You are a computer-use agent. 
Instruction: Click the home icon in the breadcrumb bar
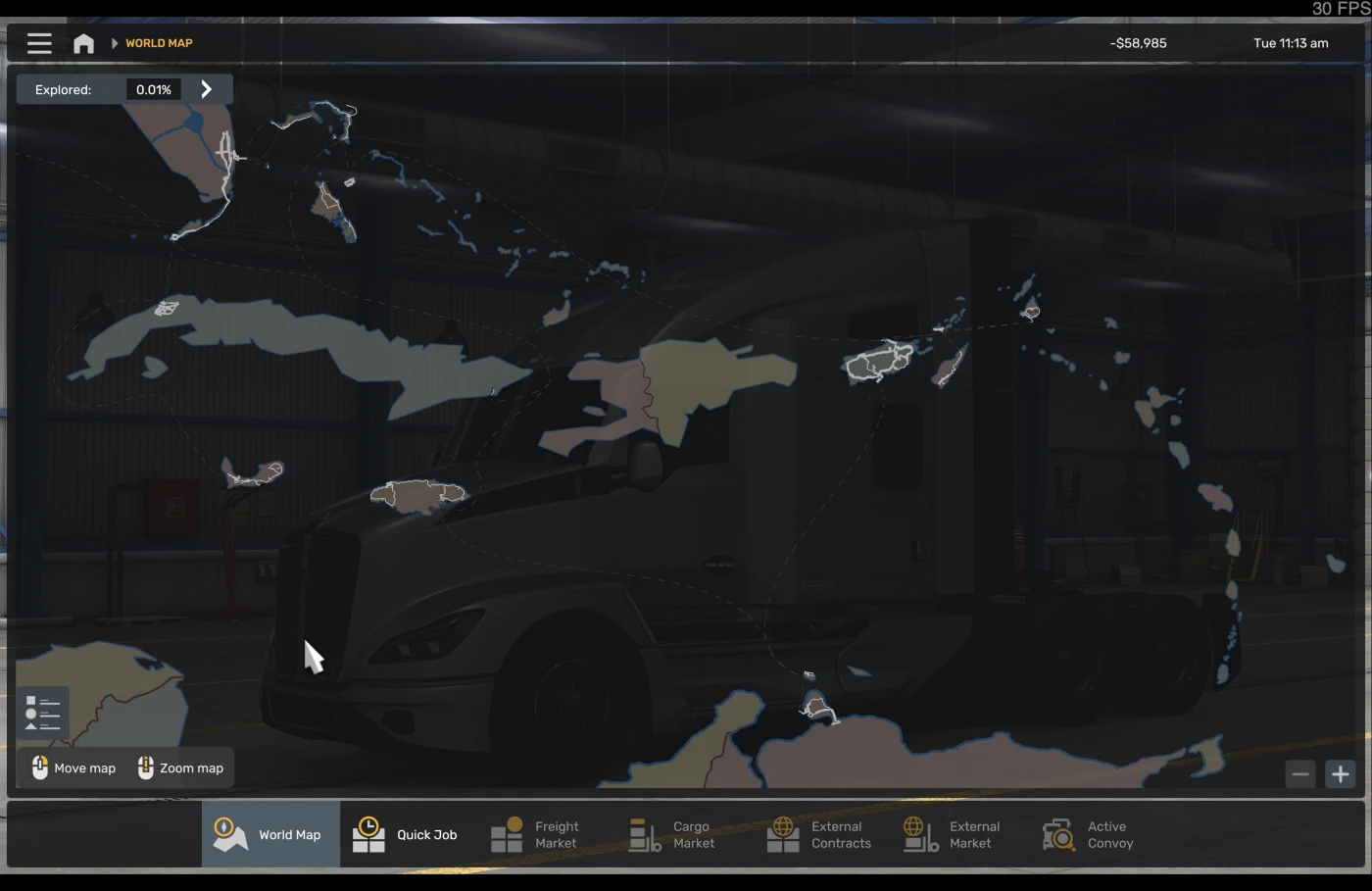(x=83, y=42)
